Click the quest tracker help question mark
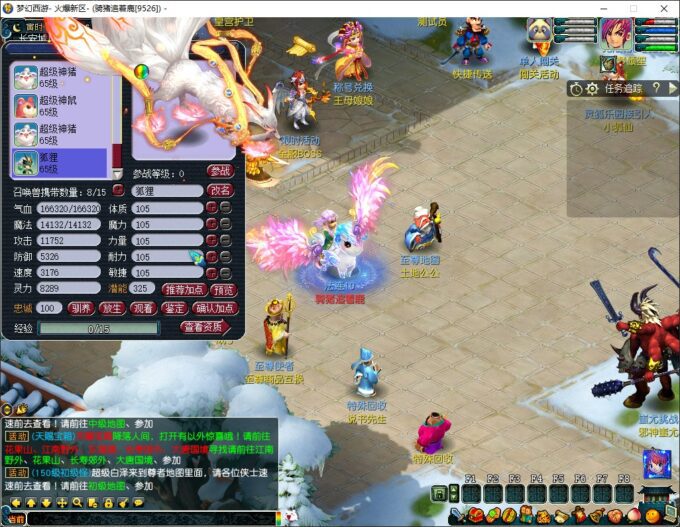Screen dimensions: 680x527 (656, 88)
